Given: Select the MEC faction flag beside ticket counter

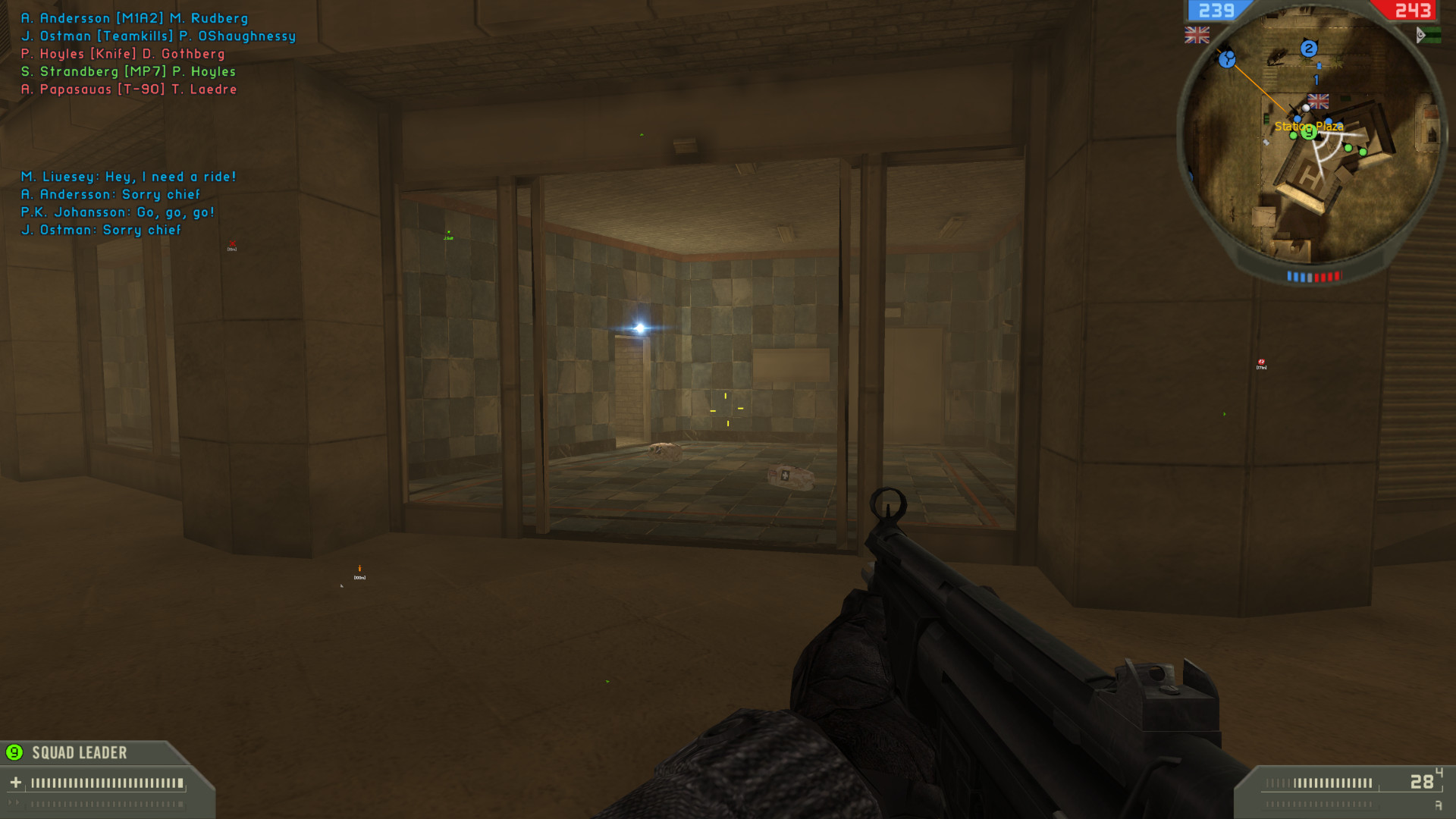Looking at the screenshot, I should (1428, 35).
